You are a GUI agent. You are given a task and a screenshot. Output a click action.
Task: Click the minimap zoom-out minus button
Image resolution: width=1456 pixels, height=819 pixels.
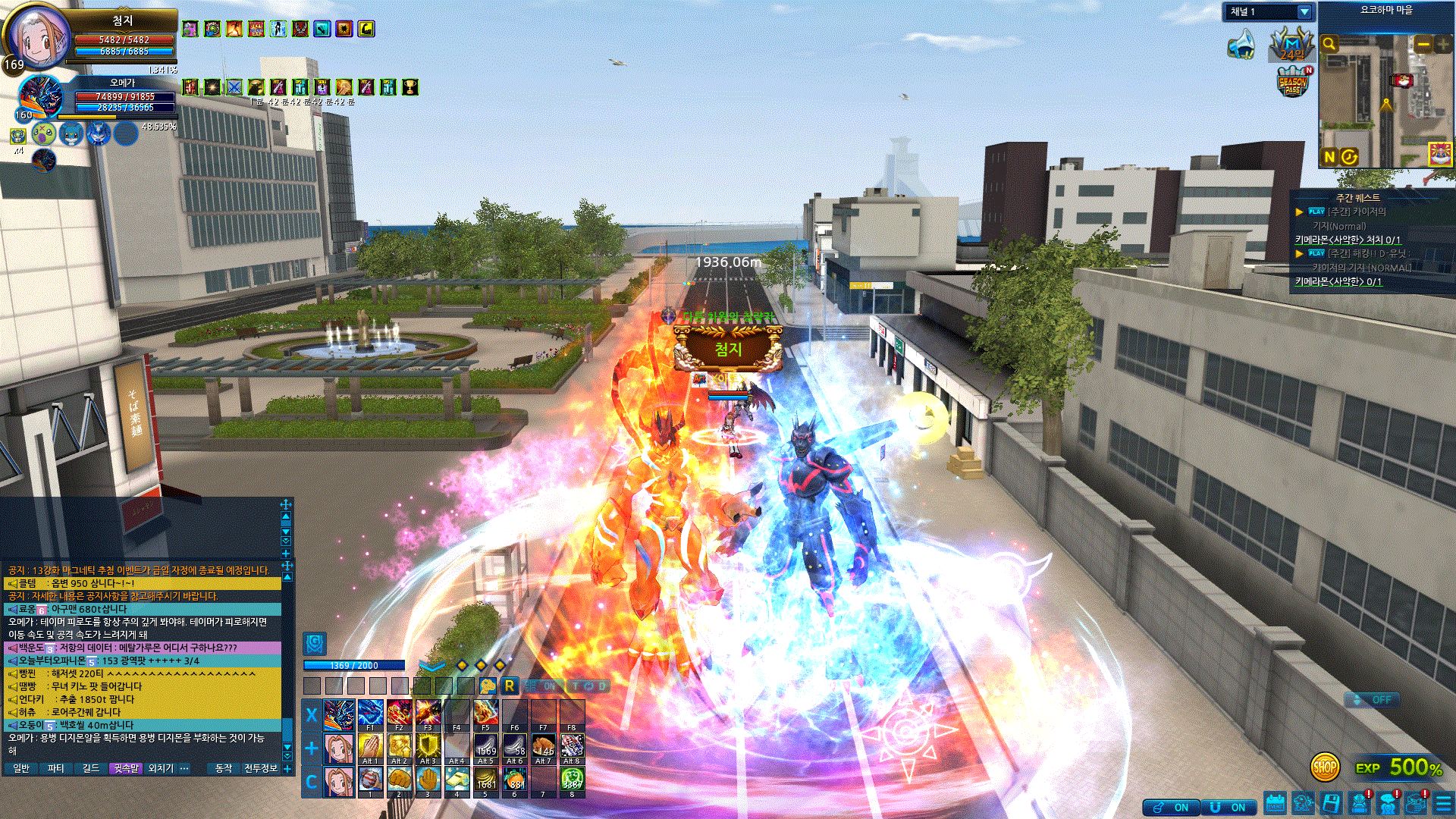pos(1423,45)
